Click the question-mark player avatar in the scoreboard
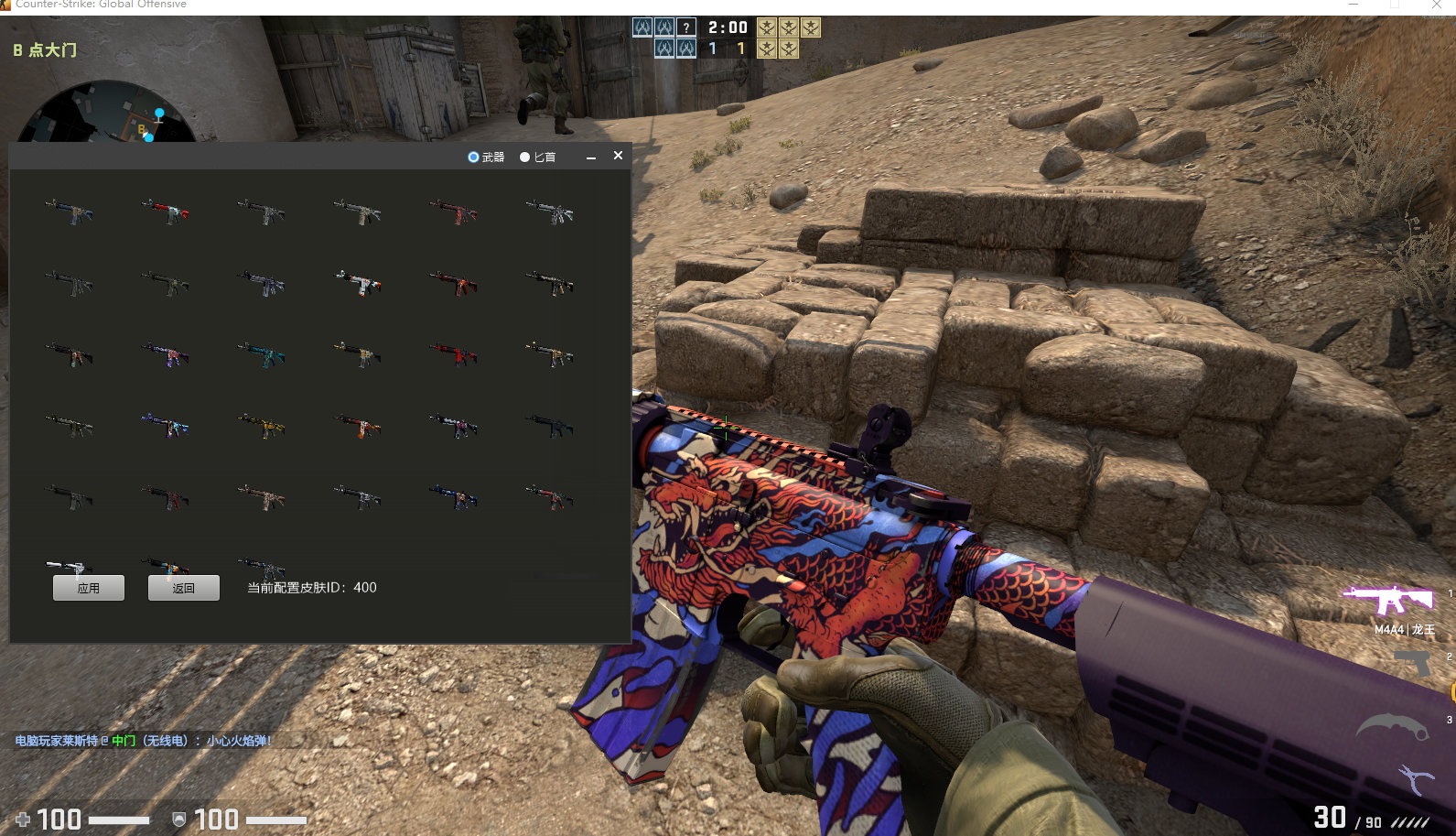This screenshot has height=836, width=1456. tap(686, 27)
